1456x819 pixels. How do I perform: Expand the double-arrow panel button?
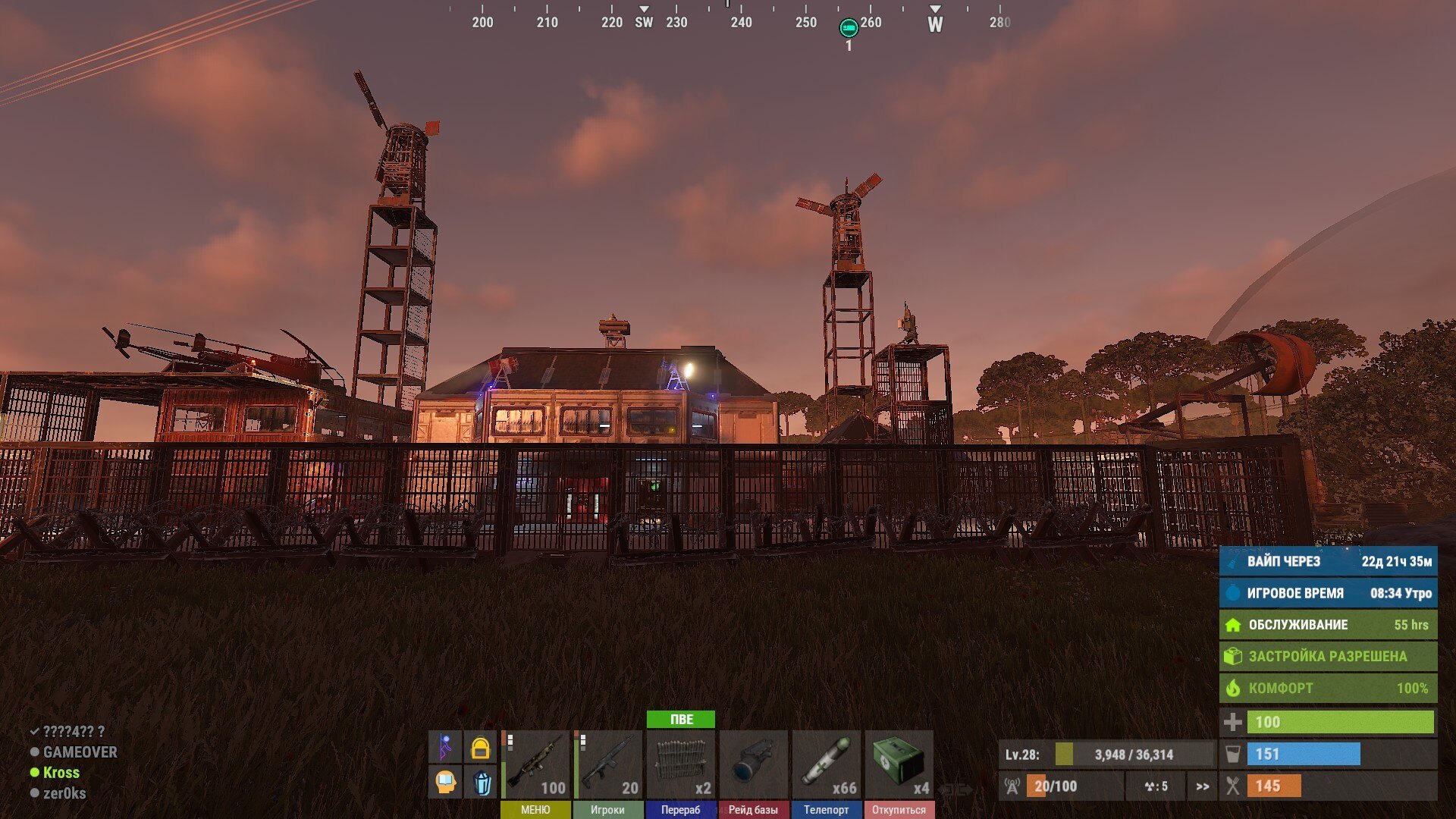[1203, 786]
